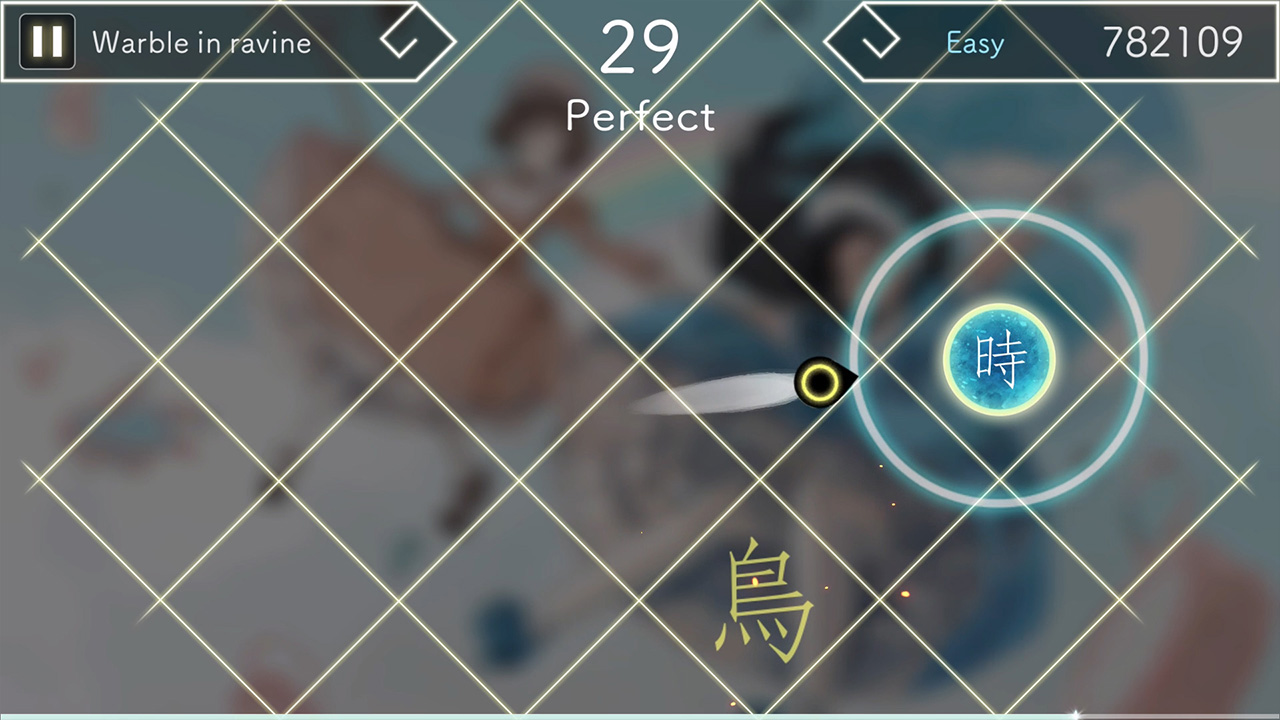
Task: Click the black note head of the brush stroke
Action: (x=820, y=383)
